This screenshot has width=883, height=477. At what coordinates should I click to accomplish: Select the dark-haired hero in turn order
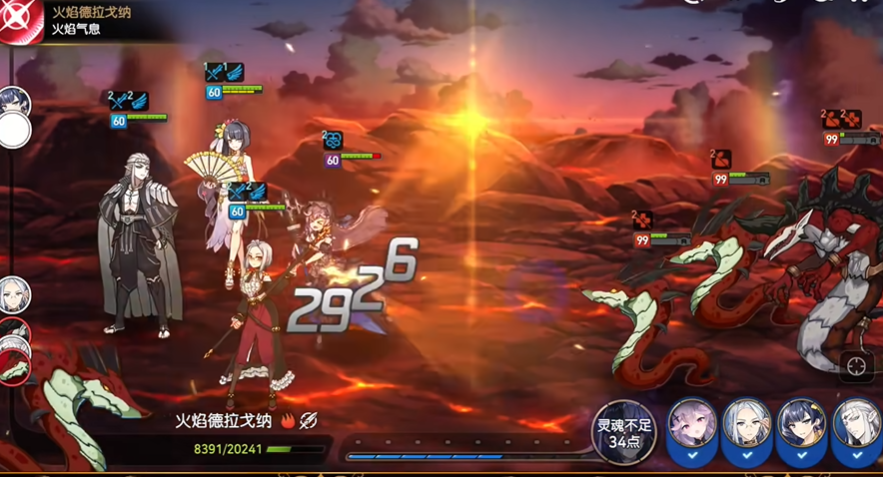(15, 101)
